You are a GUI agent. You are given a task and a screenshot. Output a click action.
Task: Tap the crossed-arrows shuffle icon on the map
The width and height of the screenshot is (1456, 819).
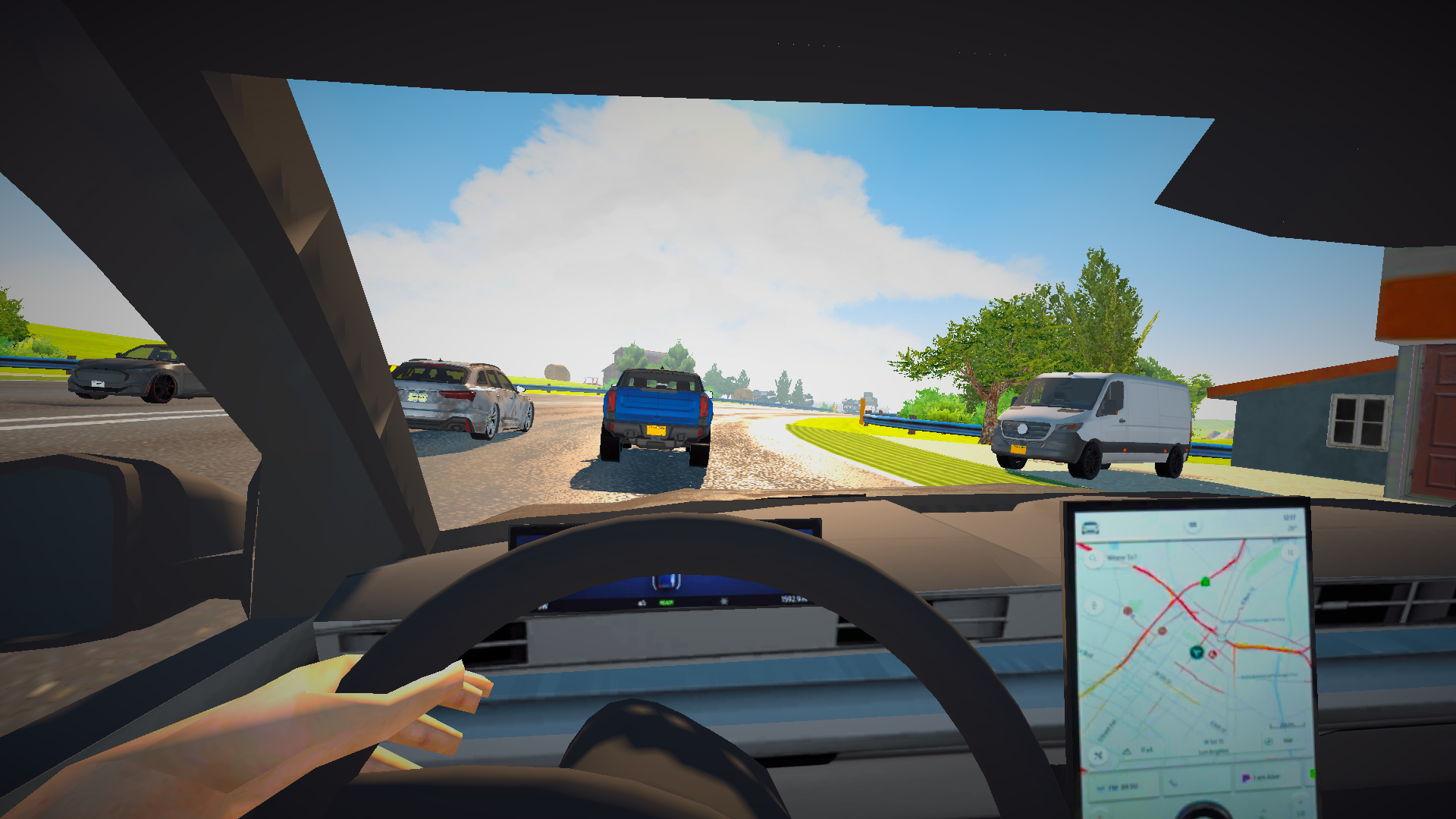pos(1098,755)
